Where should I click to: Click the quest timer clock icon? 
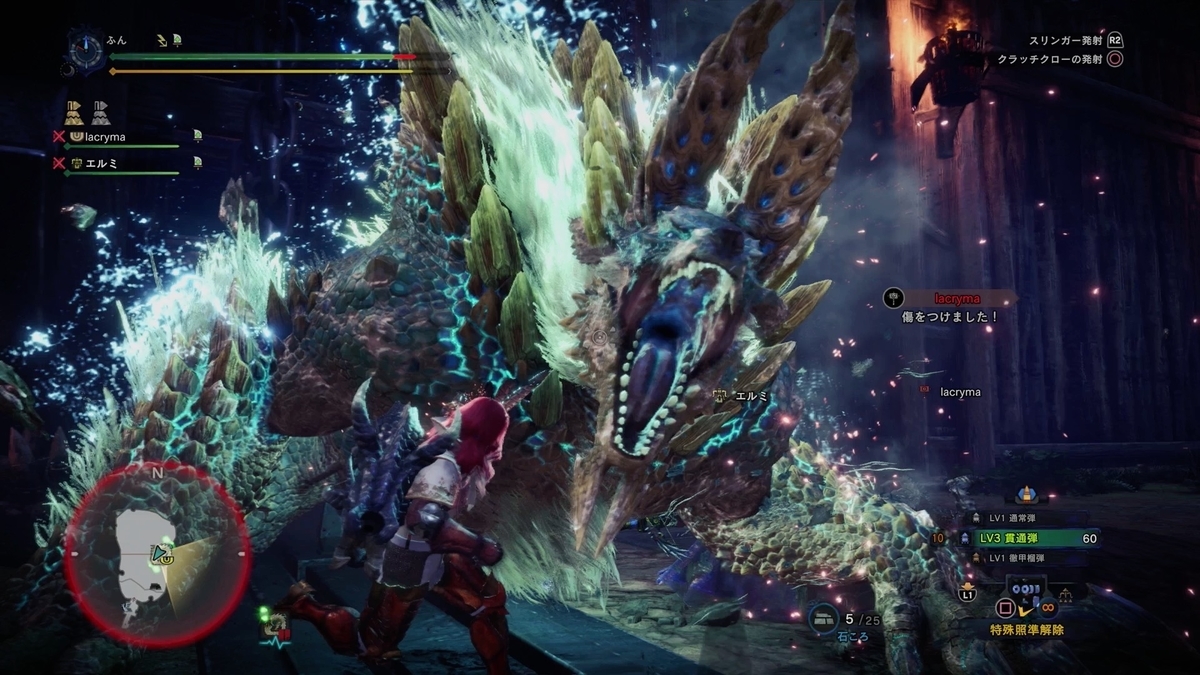pos(86,49)
